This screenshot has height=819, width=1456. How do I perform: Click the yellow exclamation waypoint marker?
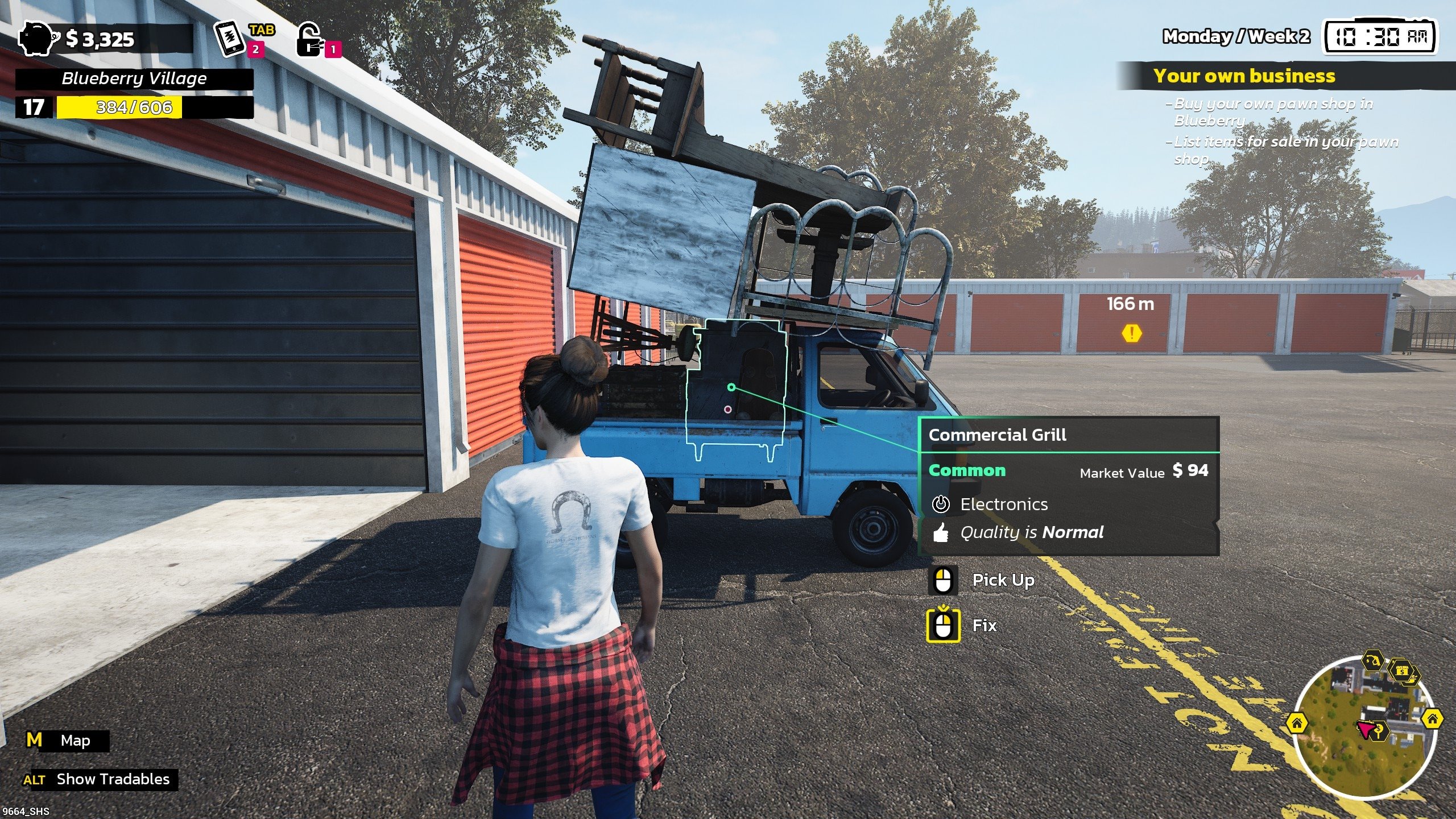[1132, 333]
